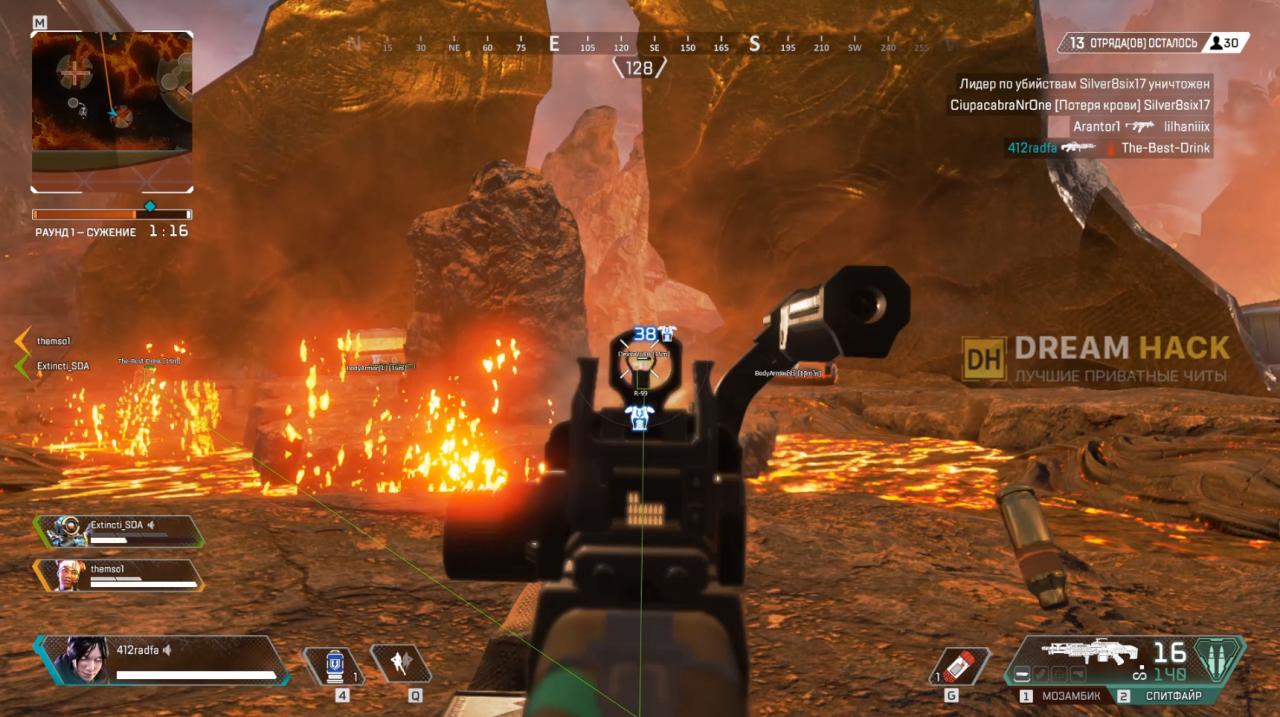
Task: Click the 412radfa kill feed entry
Action: [x=1108, y=148]
